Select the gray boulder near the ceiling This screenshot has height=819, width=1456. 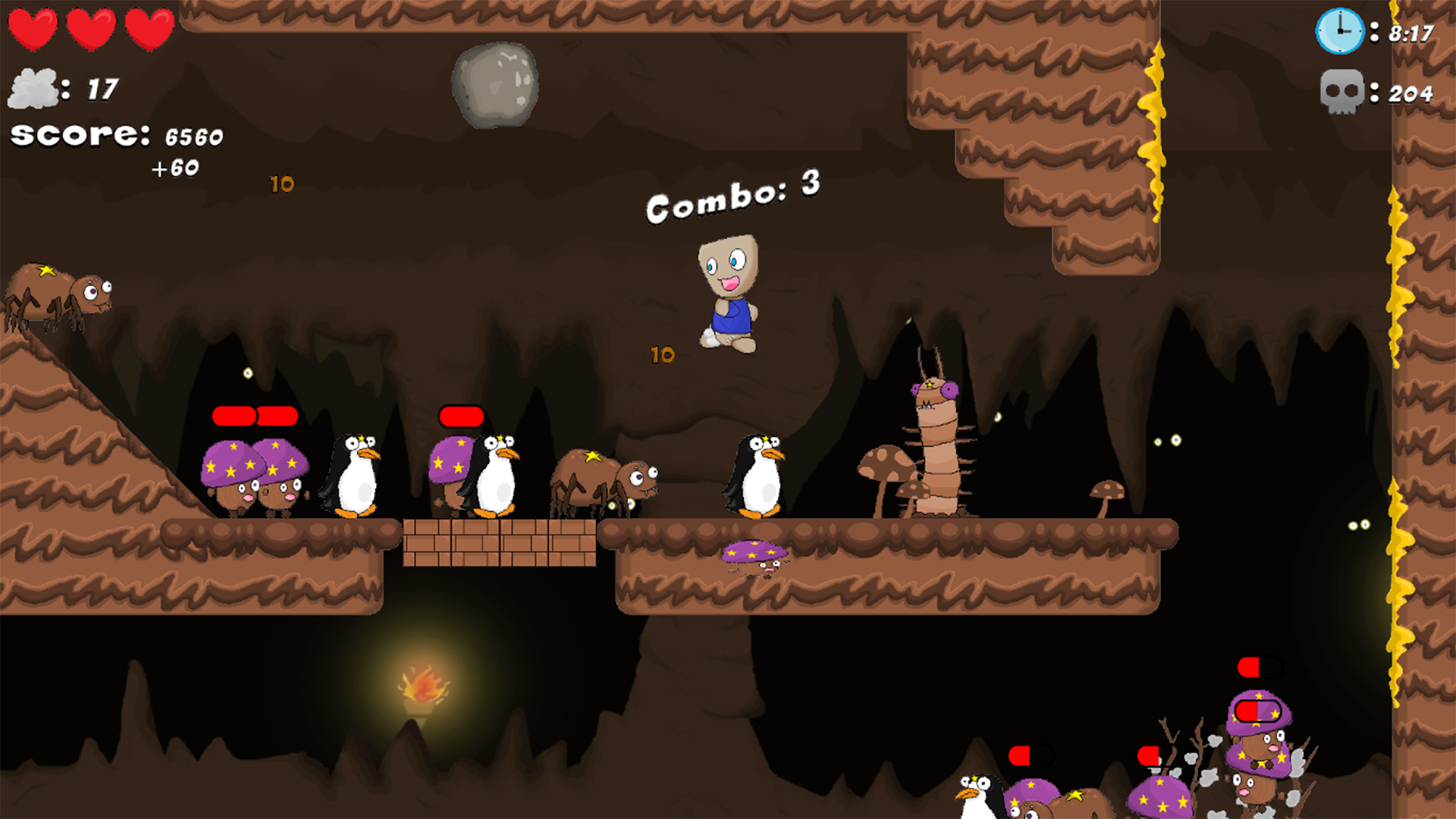pos(497,83)
